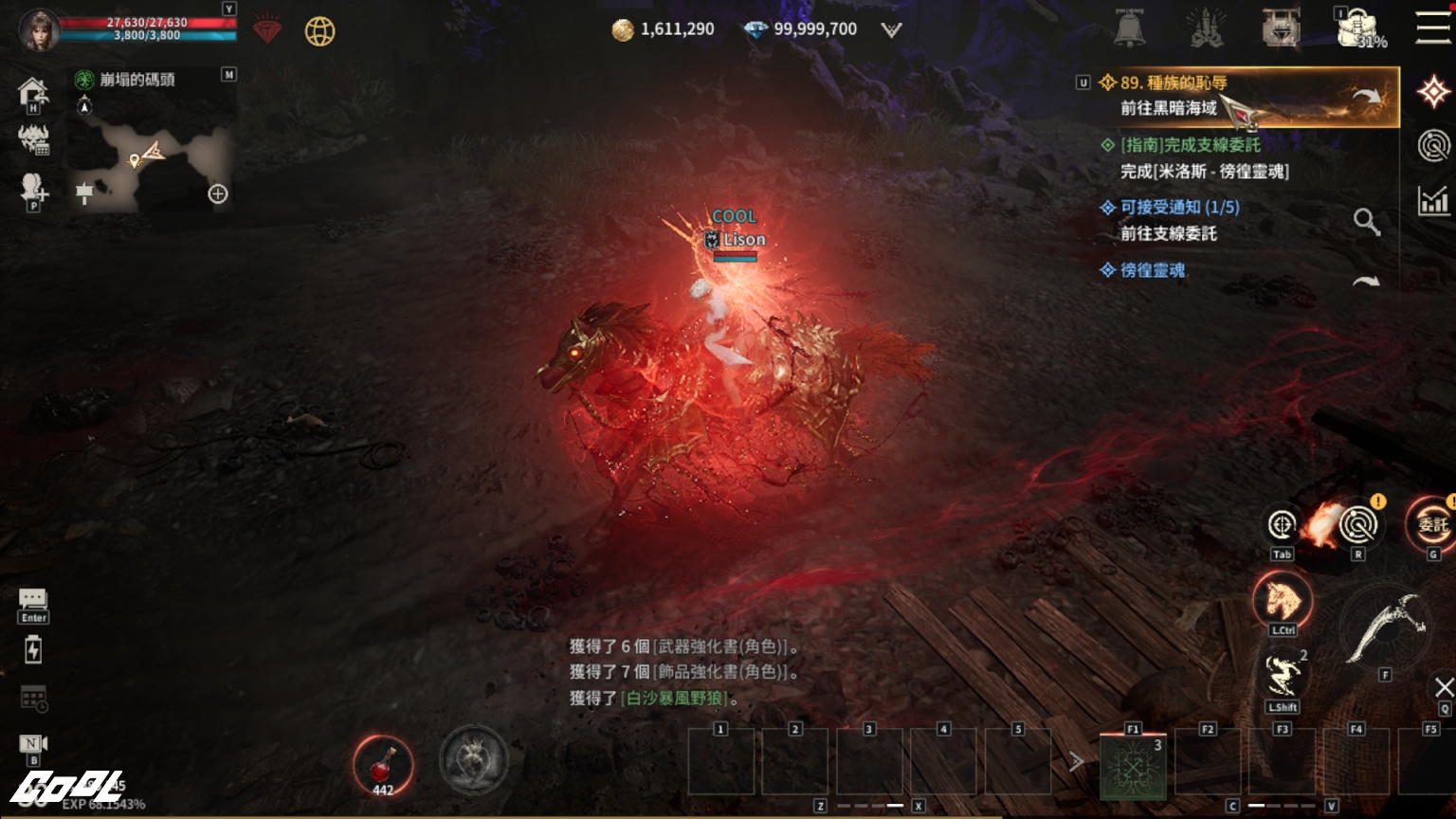Use the red health potion slot
Viewport: 1456px width, 819px height.
coord(382,766)
